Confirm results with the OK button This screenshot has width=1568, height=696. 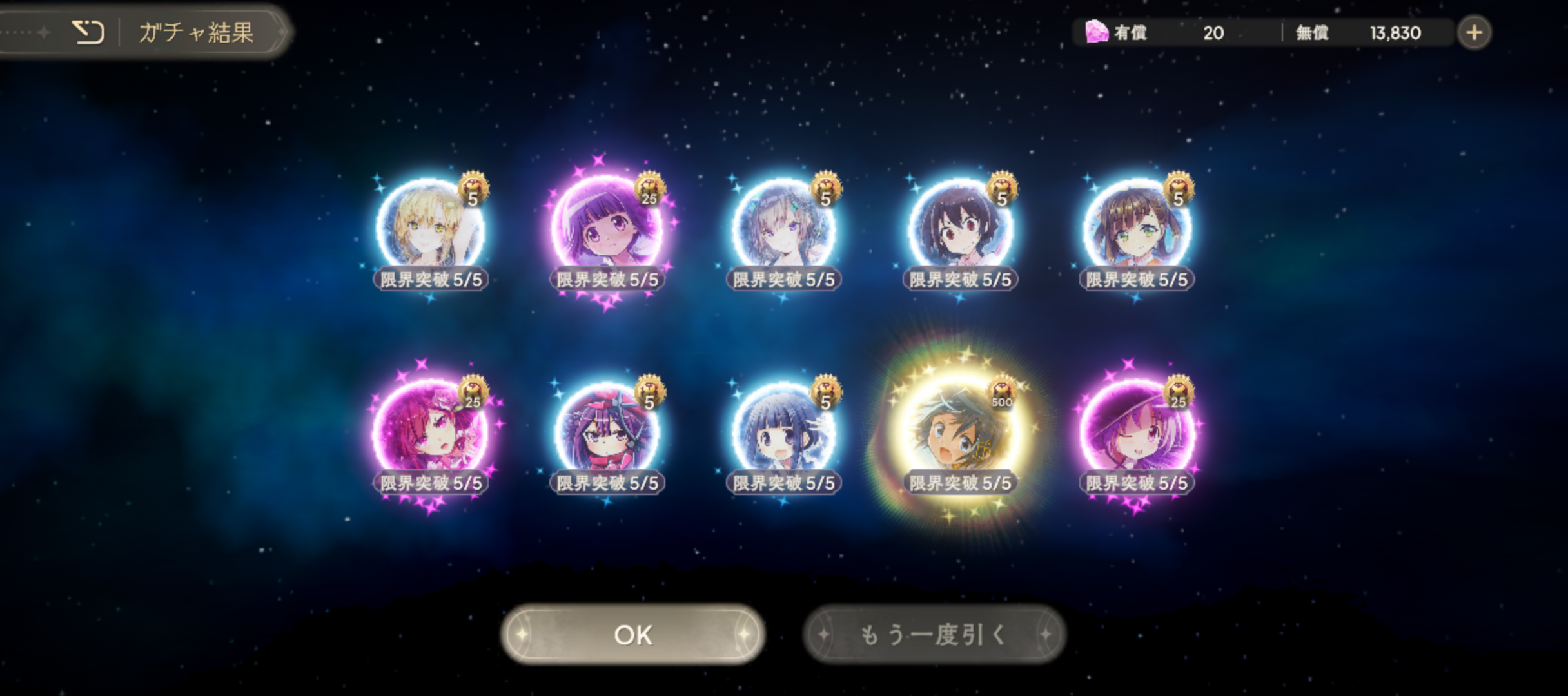click(633, 635)
